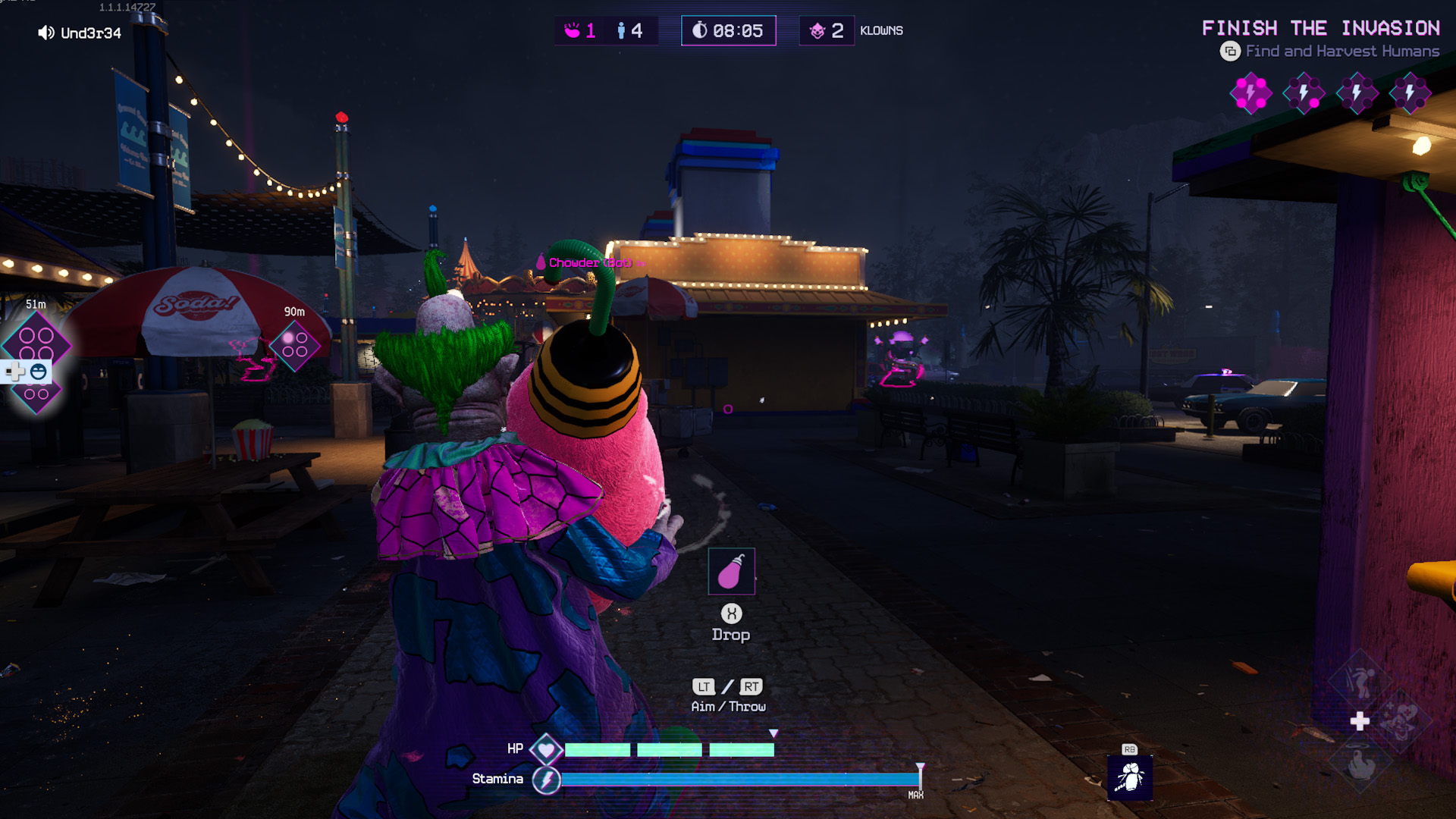Toggle the fully-charged first generator diamond
Image resolution: width=1456 pixels, height=819 pixels.
[x=1250, y=93]
